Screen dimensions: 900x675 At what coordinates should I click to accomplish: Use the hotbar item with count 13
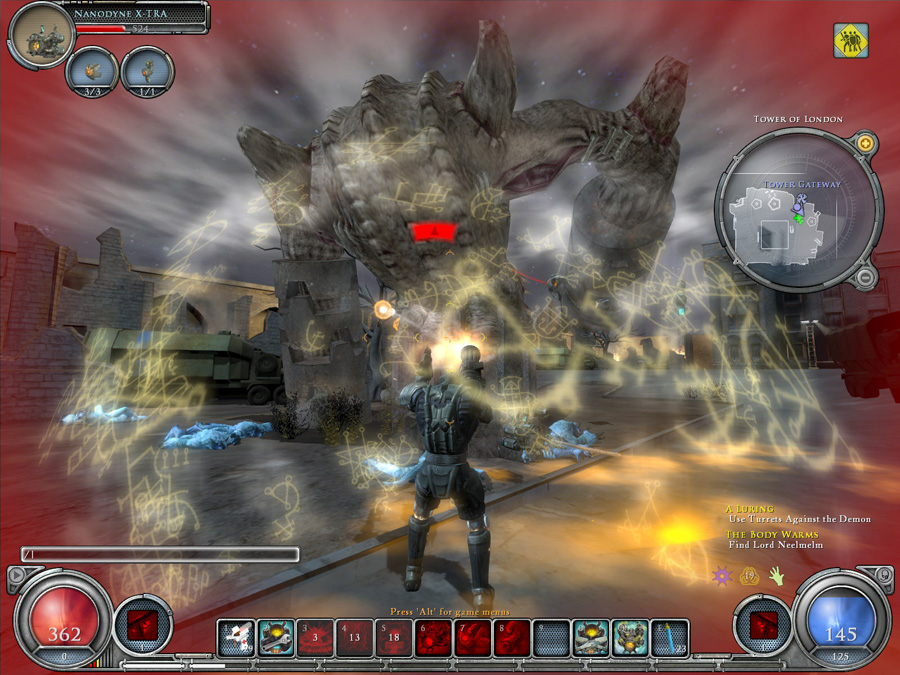354,638
